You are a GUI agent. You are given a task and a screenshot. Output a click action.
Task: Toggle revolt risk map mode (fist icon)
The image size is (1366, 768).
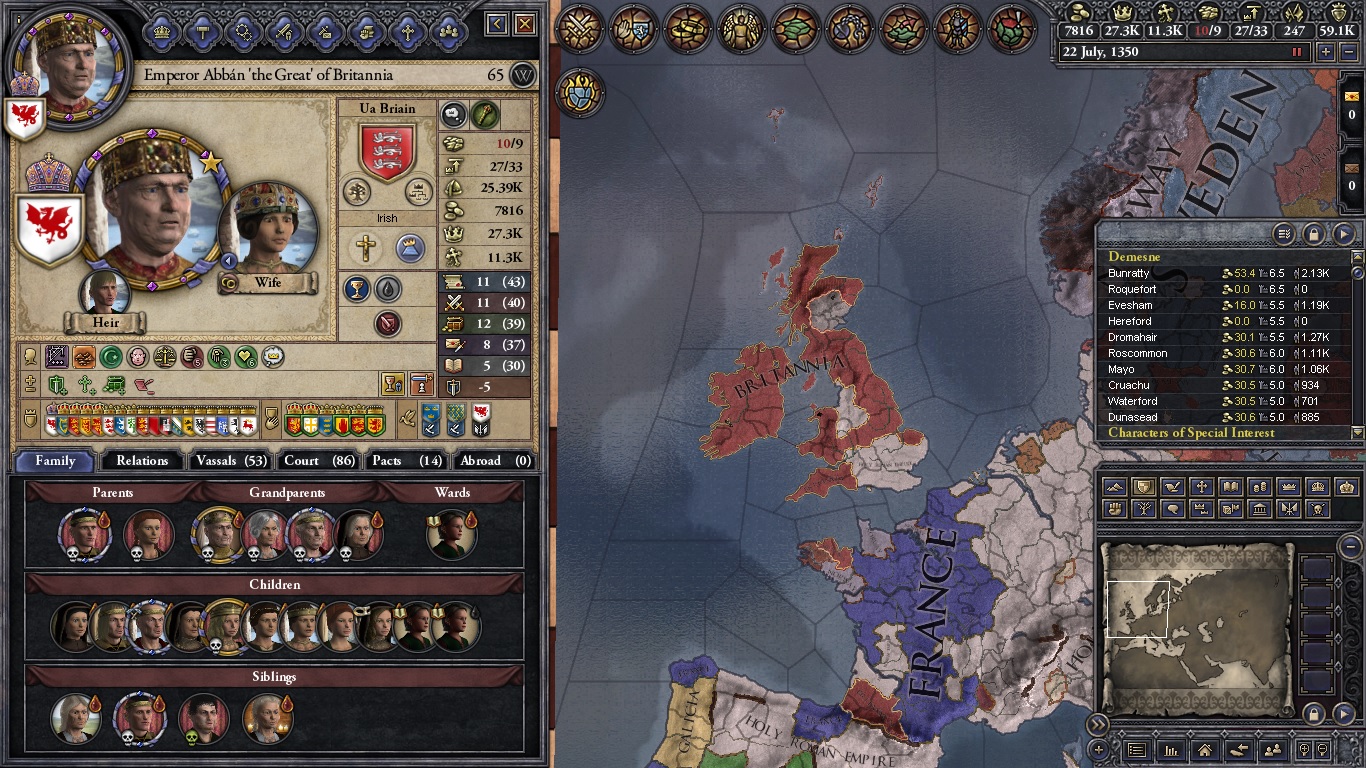pos(1113,510)
